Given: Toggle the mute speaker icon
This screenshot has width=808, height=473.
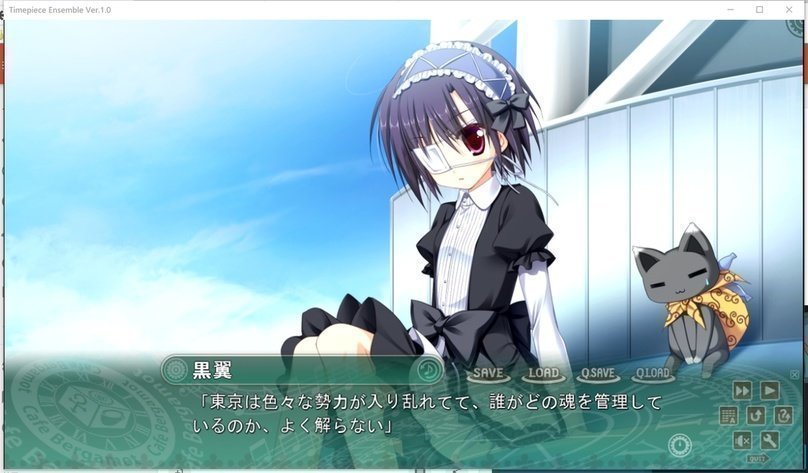Looking at the screenshot, I should point(742,440).
